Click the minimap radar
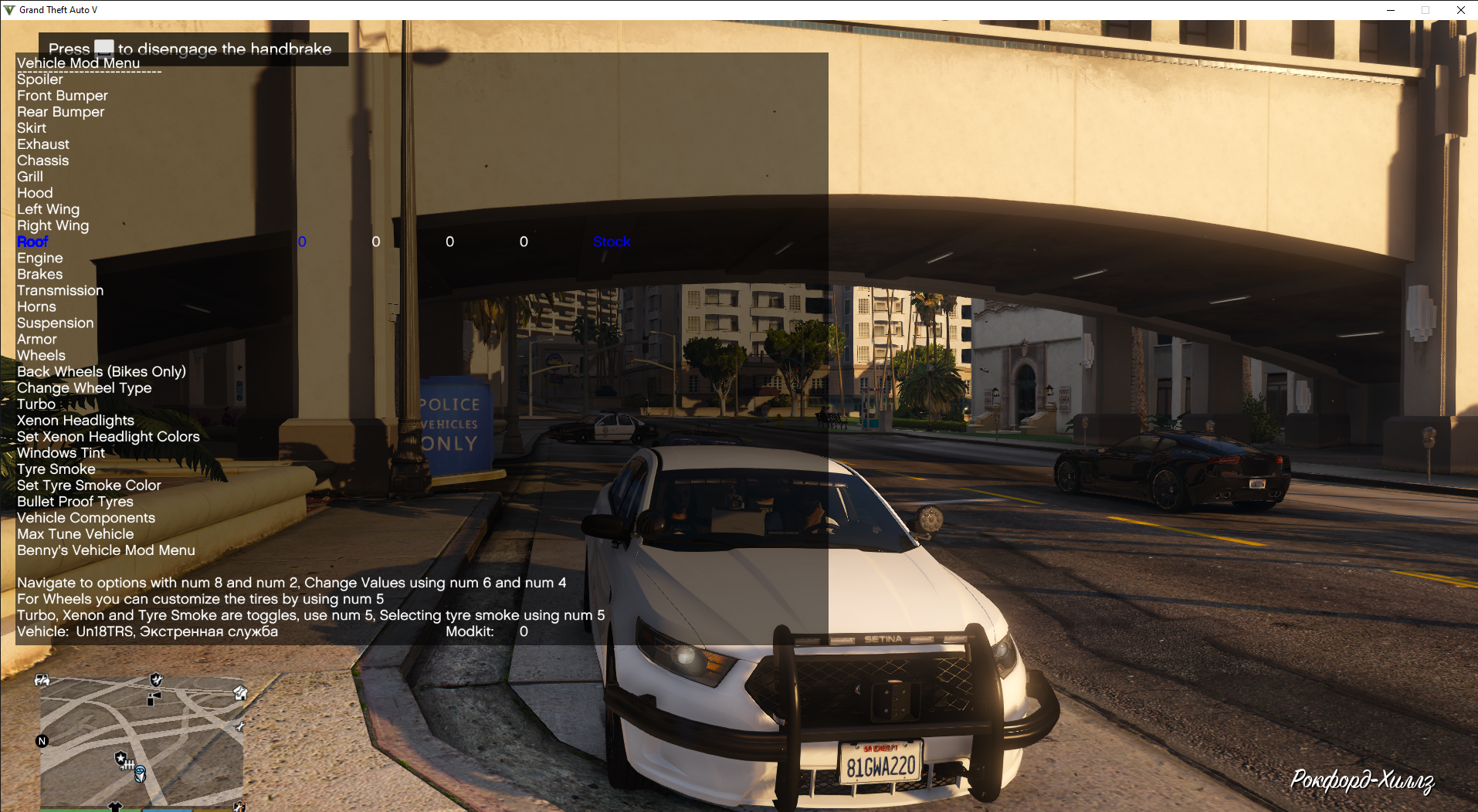The width and height of the screenshot is (1478, 812). tap(142, 741)
